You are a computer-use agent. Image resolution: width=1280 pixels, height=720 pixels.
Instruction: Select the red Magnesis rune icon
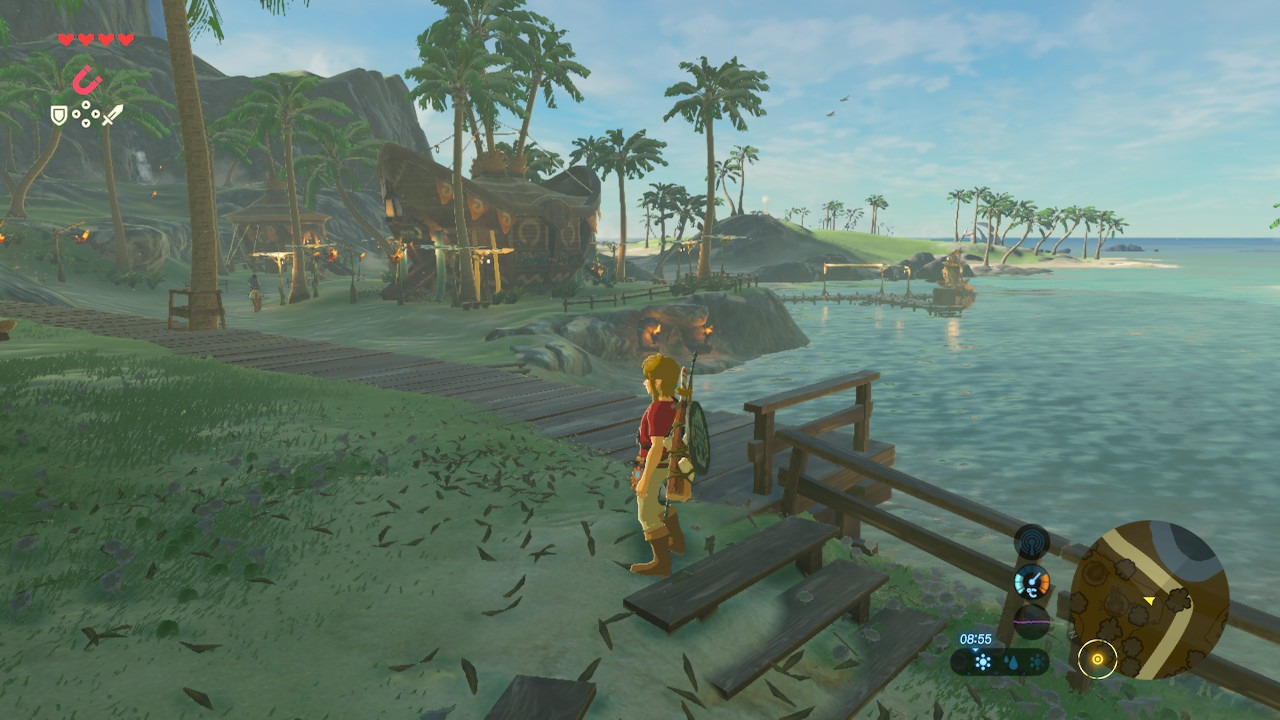(89, 79)
